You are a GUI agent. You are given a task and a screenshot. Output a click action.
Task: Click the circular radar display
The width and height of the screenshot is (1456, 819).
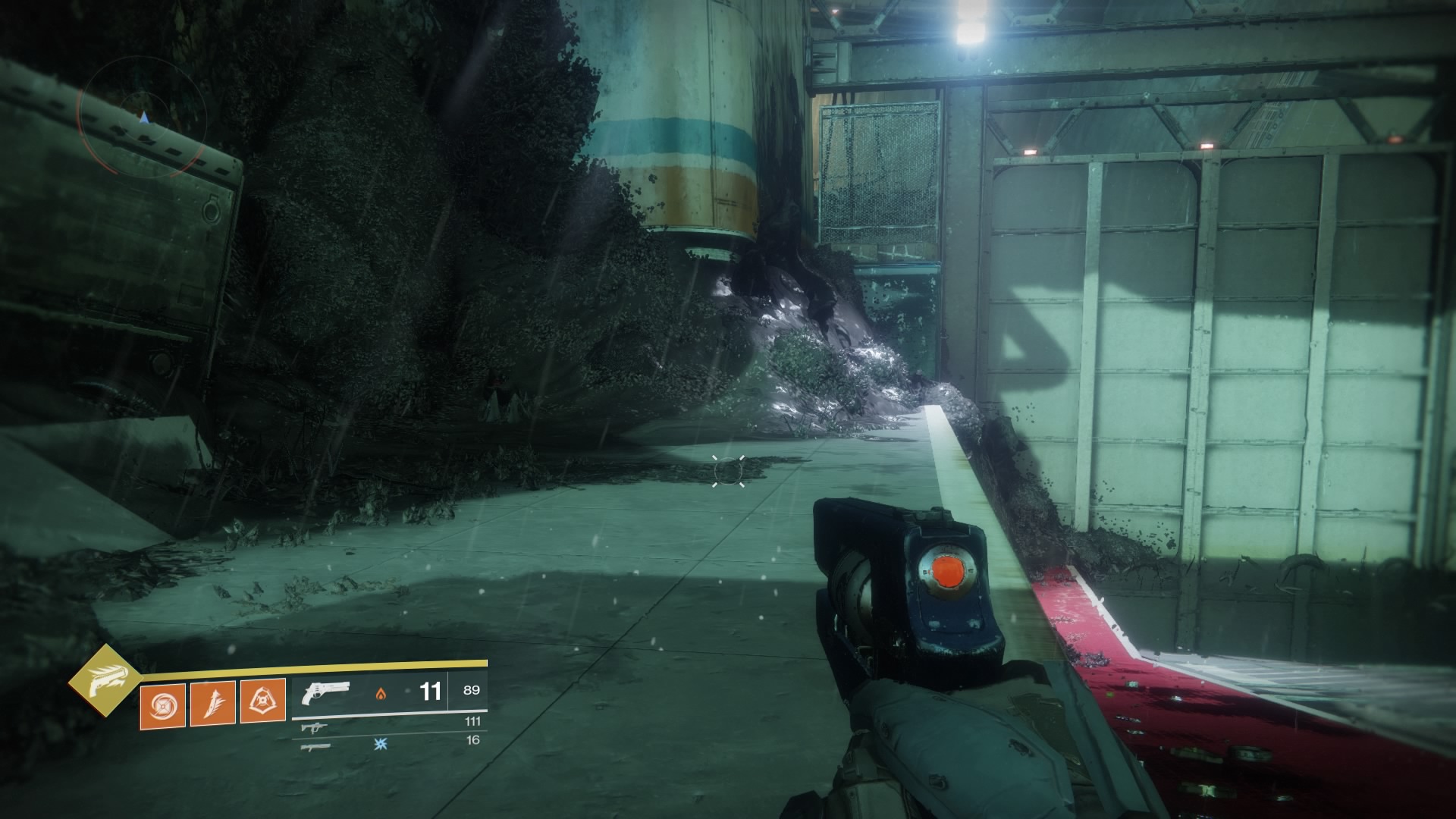click(143, 115)
